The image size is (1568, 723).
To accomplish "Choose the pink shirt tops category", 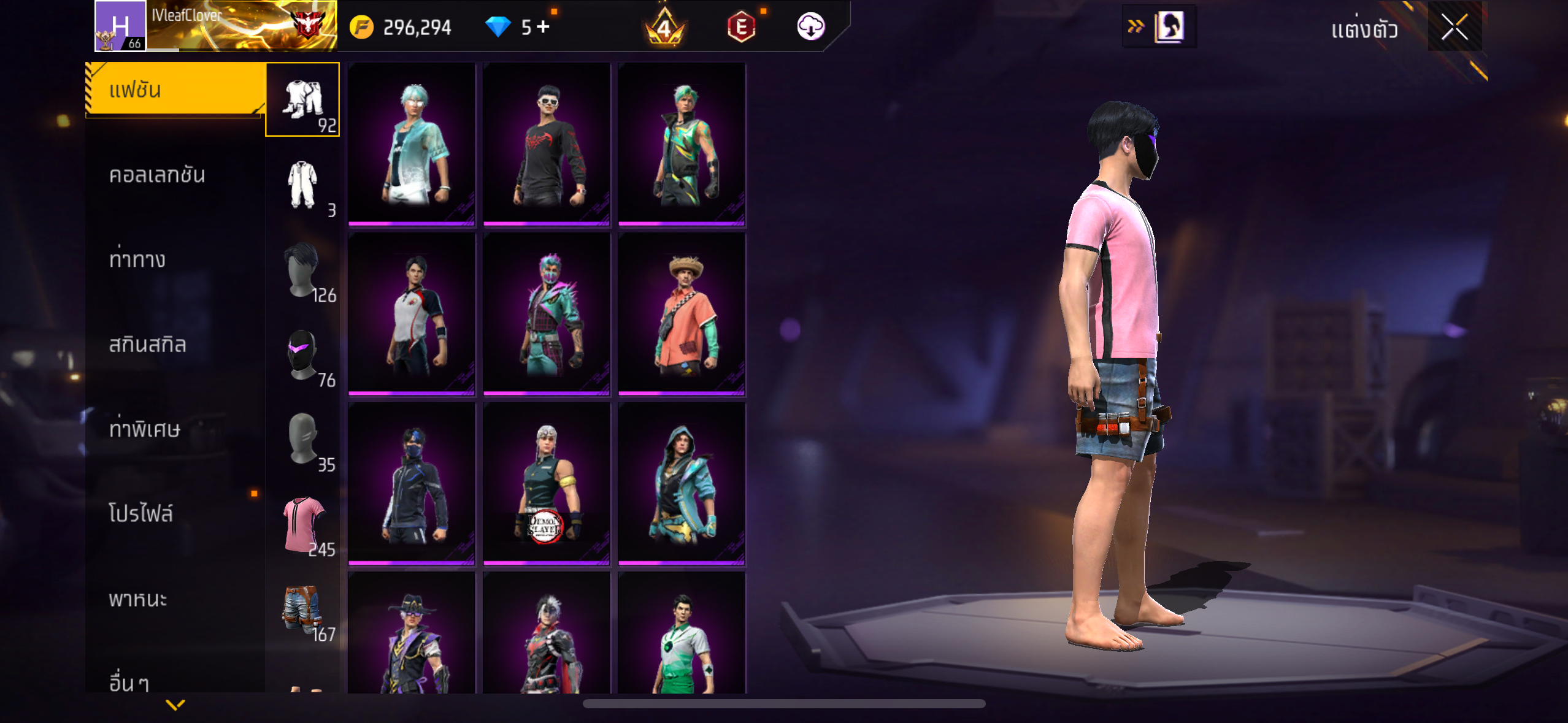I will click(302, 524).
